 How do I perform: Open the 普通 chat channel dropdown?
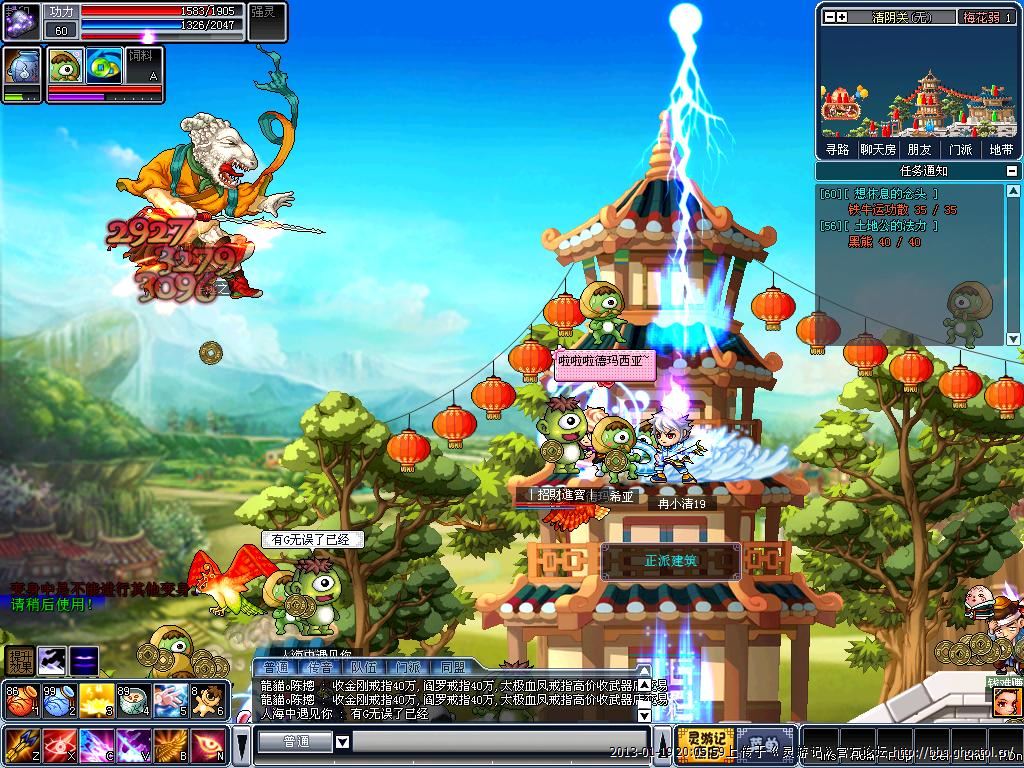point(342,742)
